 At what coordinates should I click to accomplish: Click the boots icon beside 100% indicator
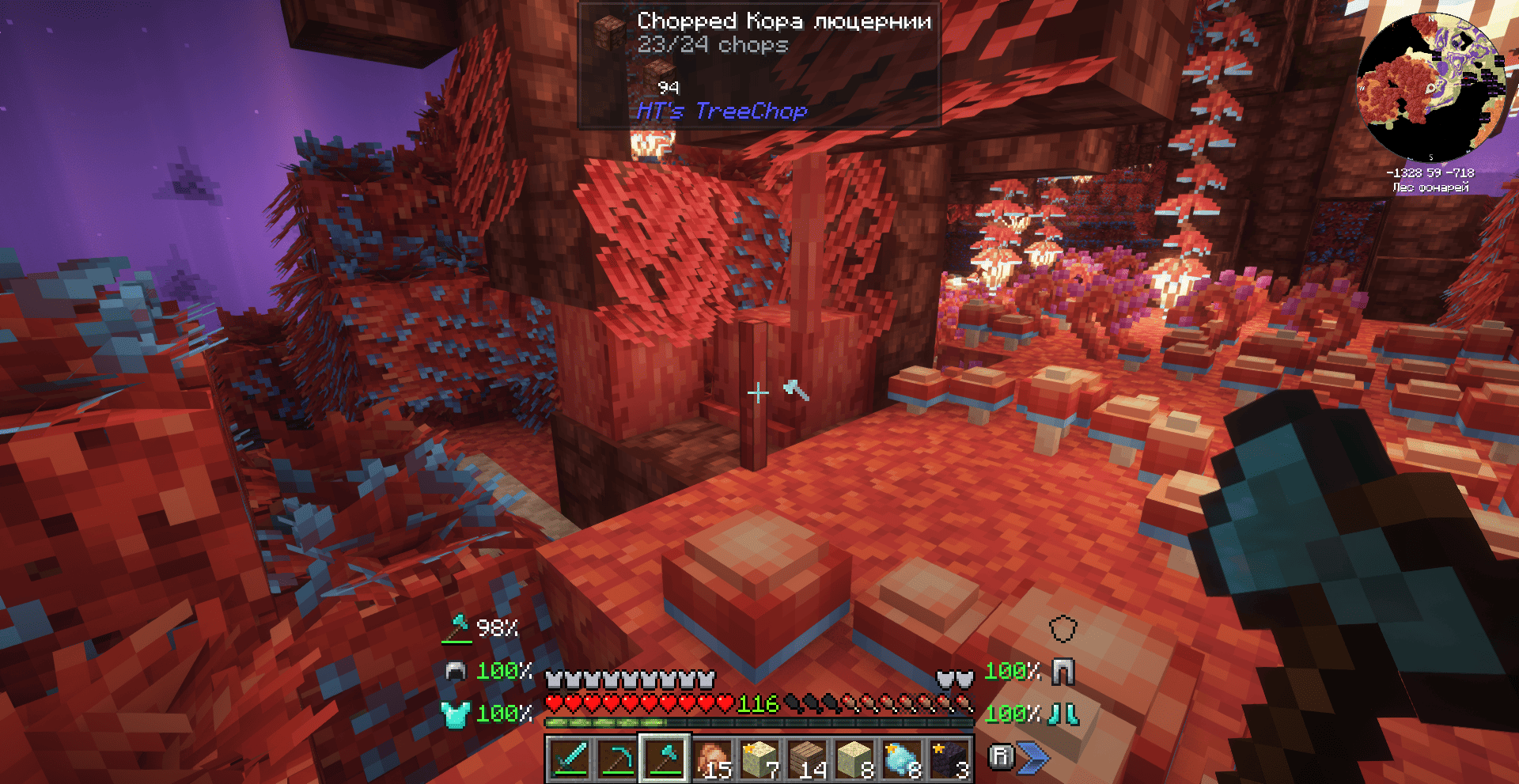coord(1063,714)
